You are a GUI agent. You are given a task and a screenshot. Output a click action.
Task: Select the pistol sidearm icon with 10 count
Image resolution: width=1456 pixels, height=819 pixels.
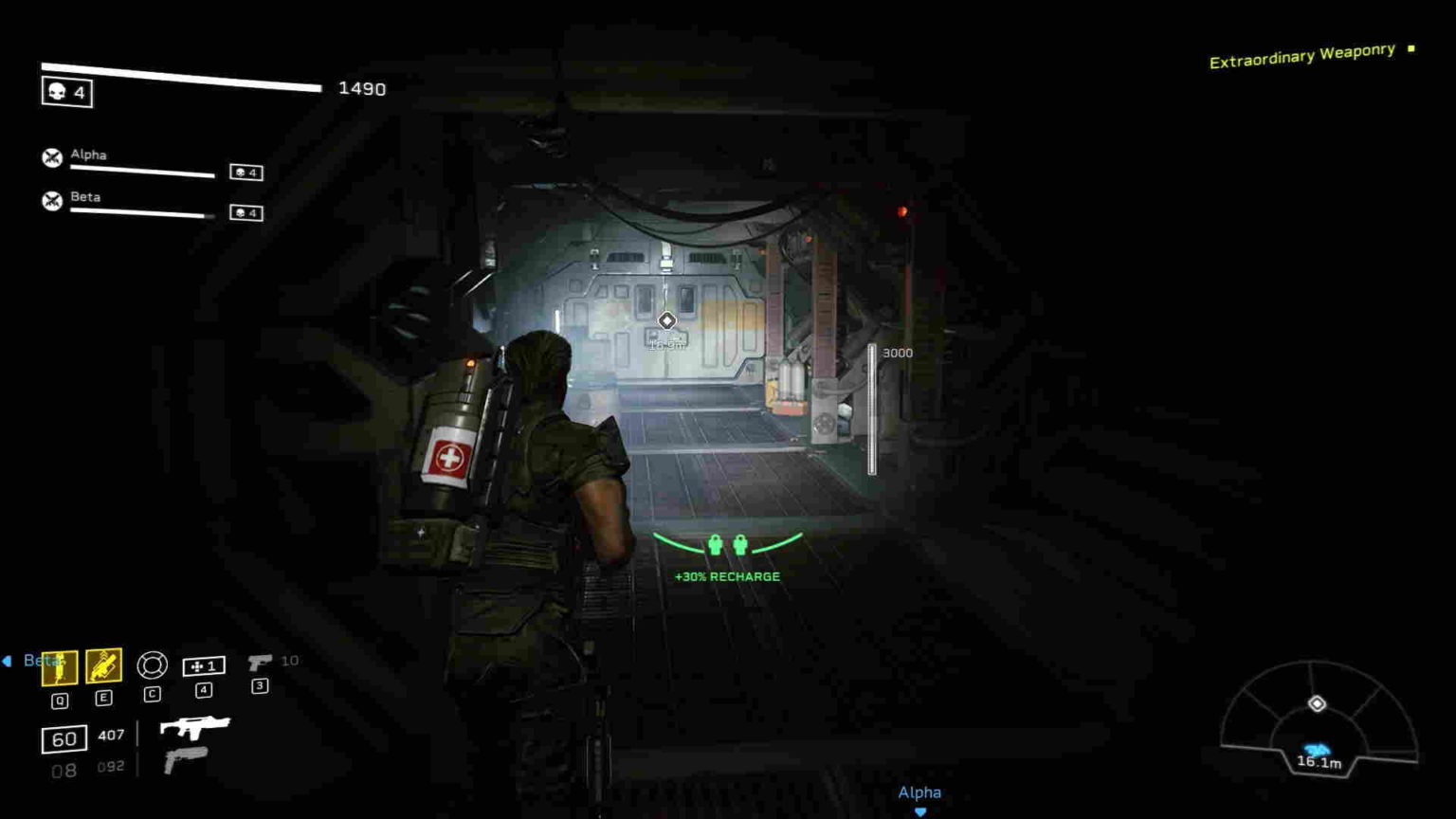click(x=259, y=664)
